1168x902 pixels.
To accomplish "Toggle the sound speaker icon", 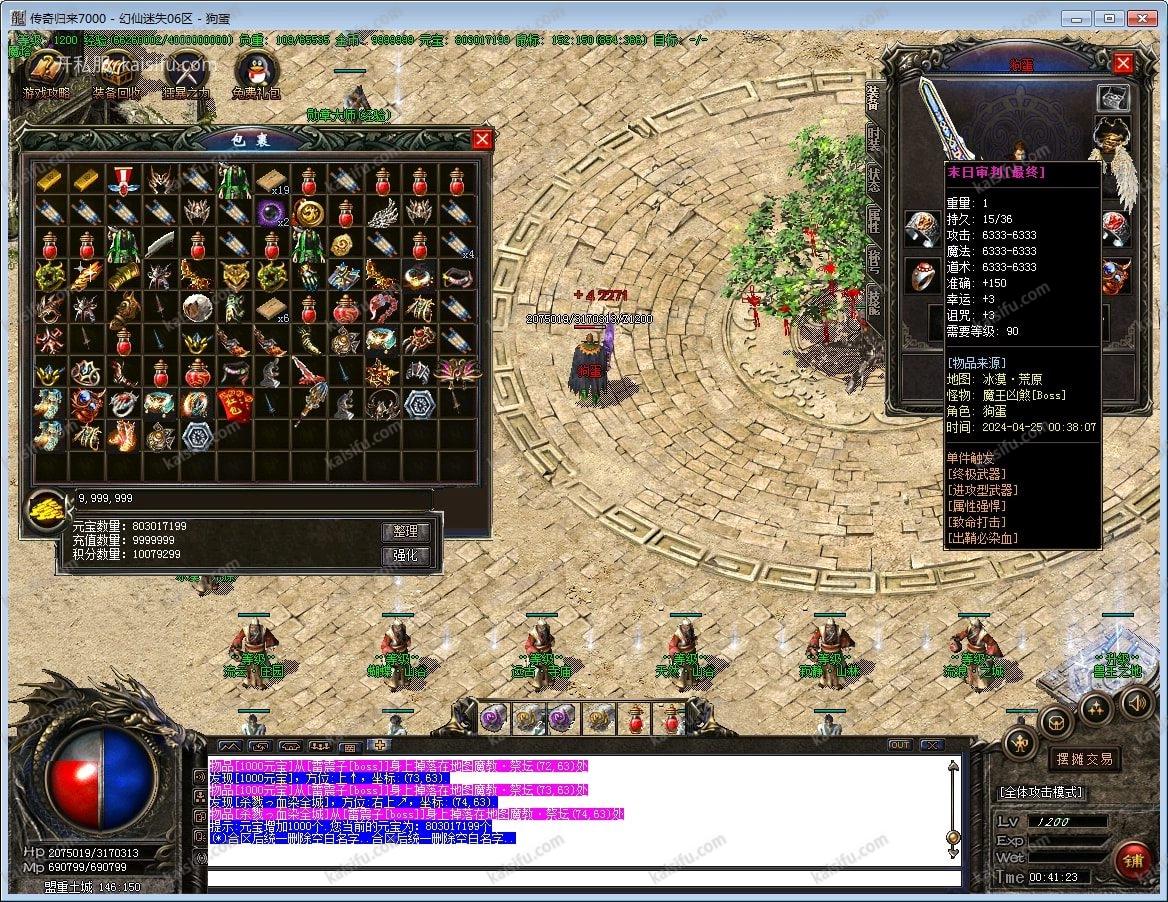I will coord(1135,703).
